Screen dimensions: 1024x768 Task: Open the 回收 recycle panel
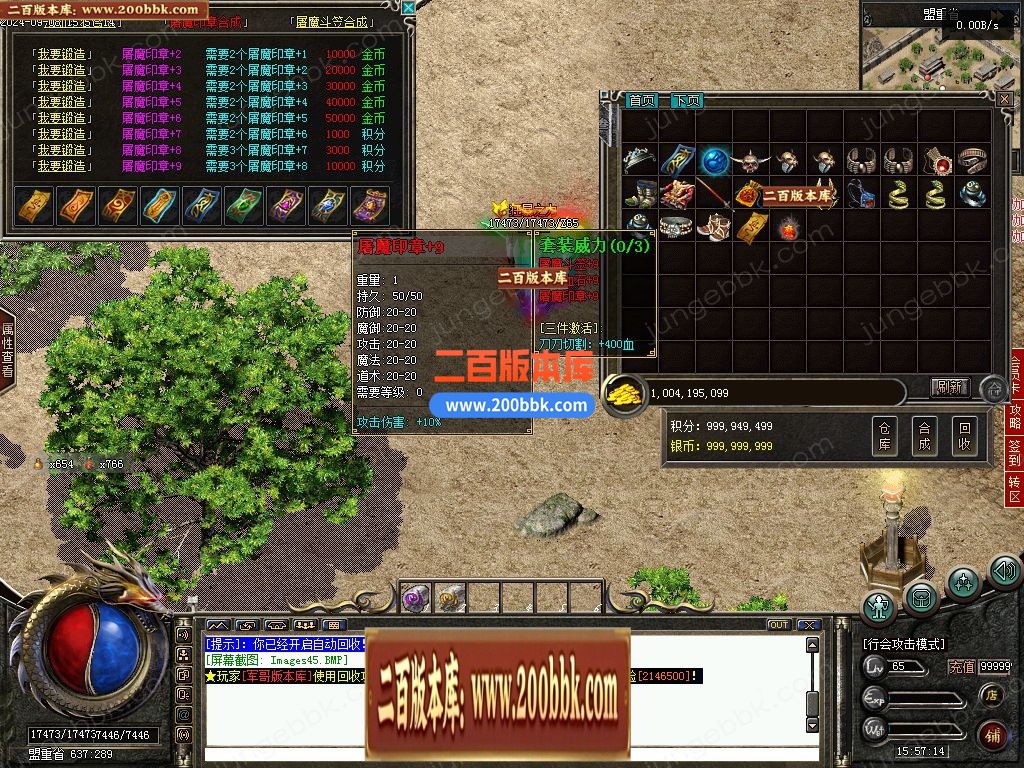[x=963, y=436]
